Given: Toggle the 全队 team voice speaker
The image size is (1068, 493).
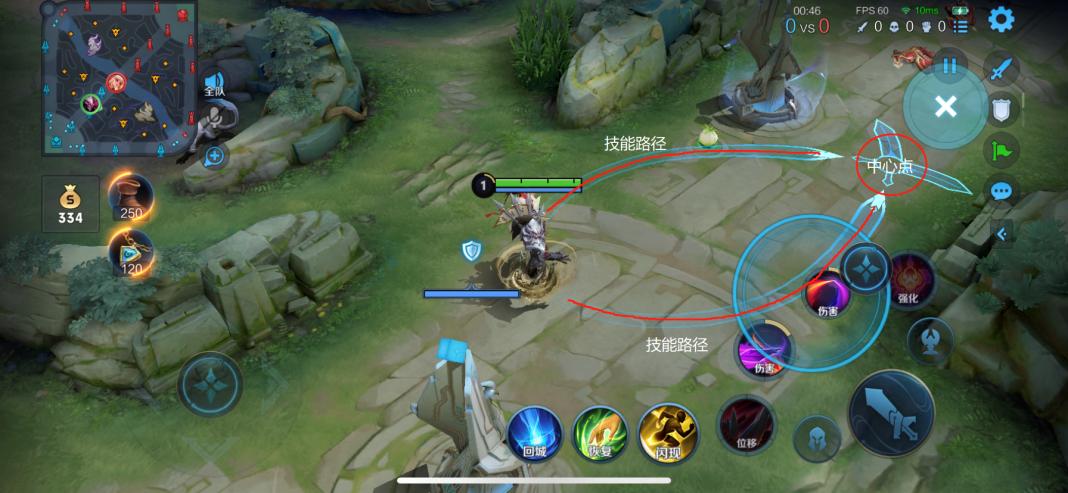Looking at the screenshot, I should coord(214,83).
